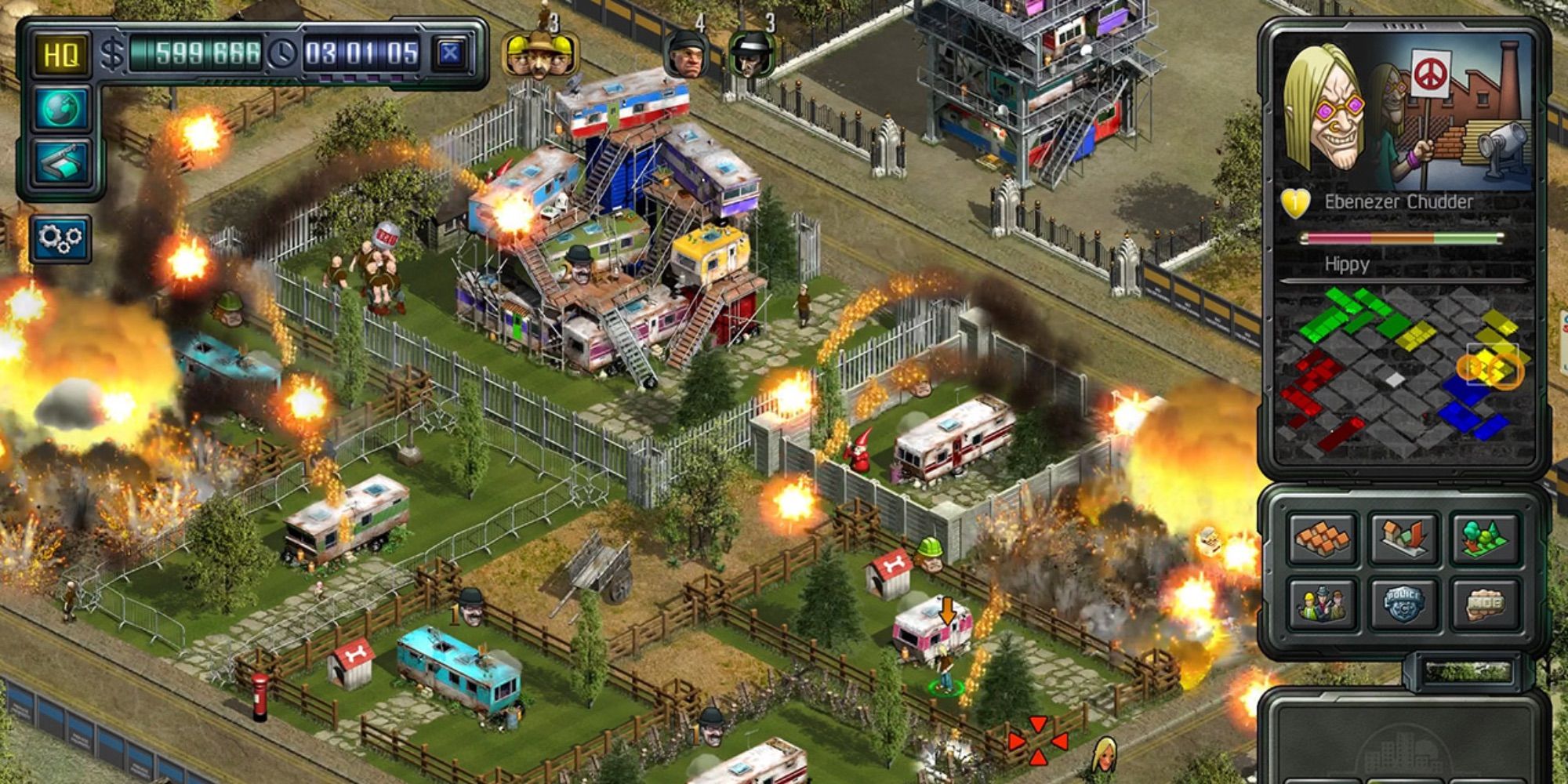
Task: Choose the house with red arrow button
Action: [1403, 538]
